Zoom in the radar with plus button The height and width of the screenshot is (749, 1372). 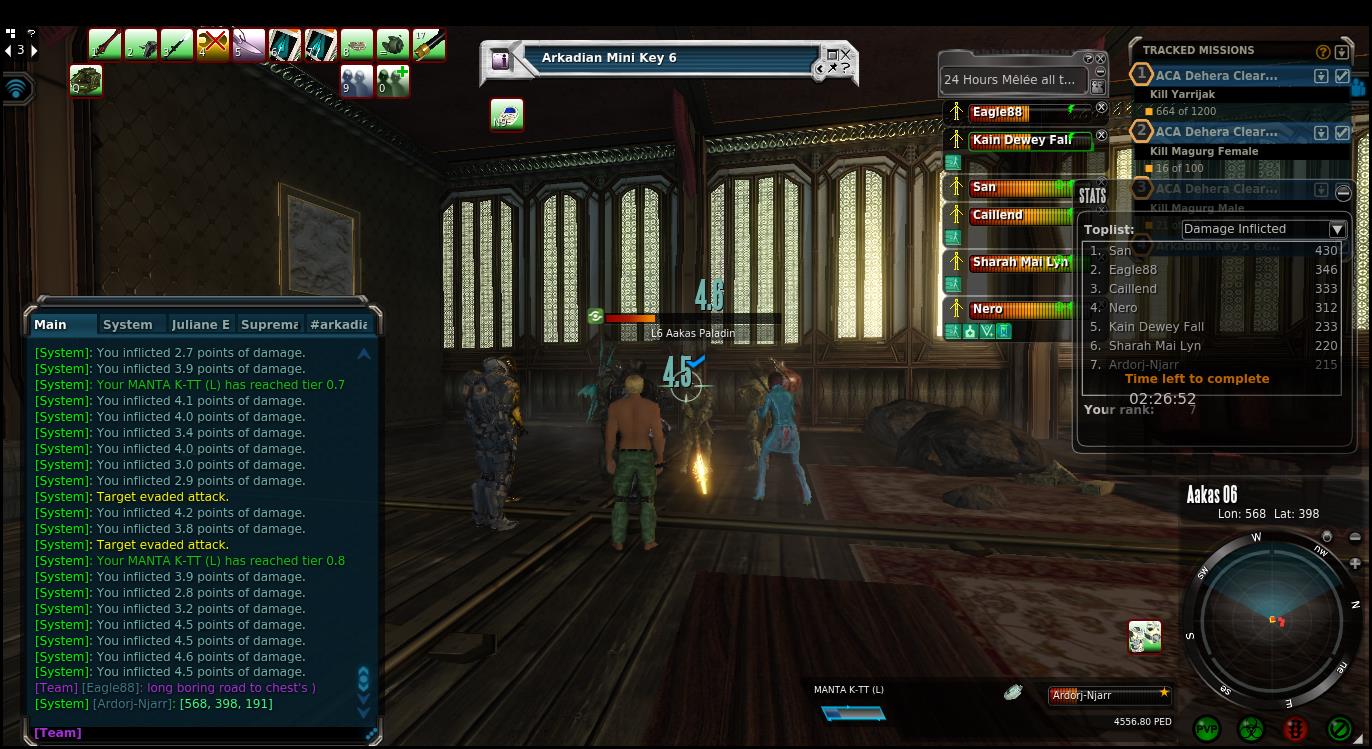coord(1355,563)
